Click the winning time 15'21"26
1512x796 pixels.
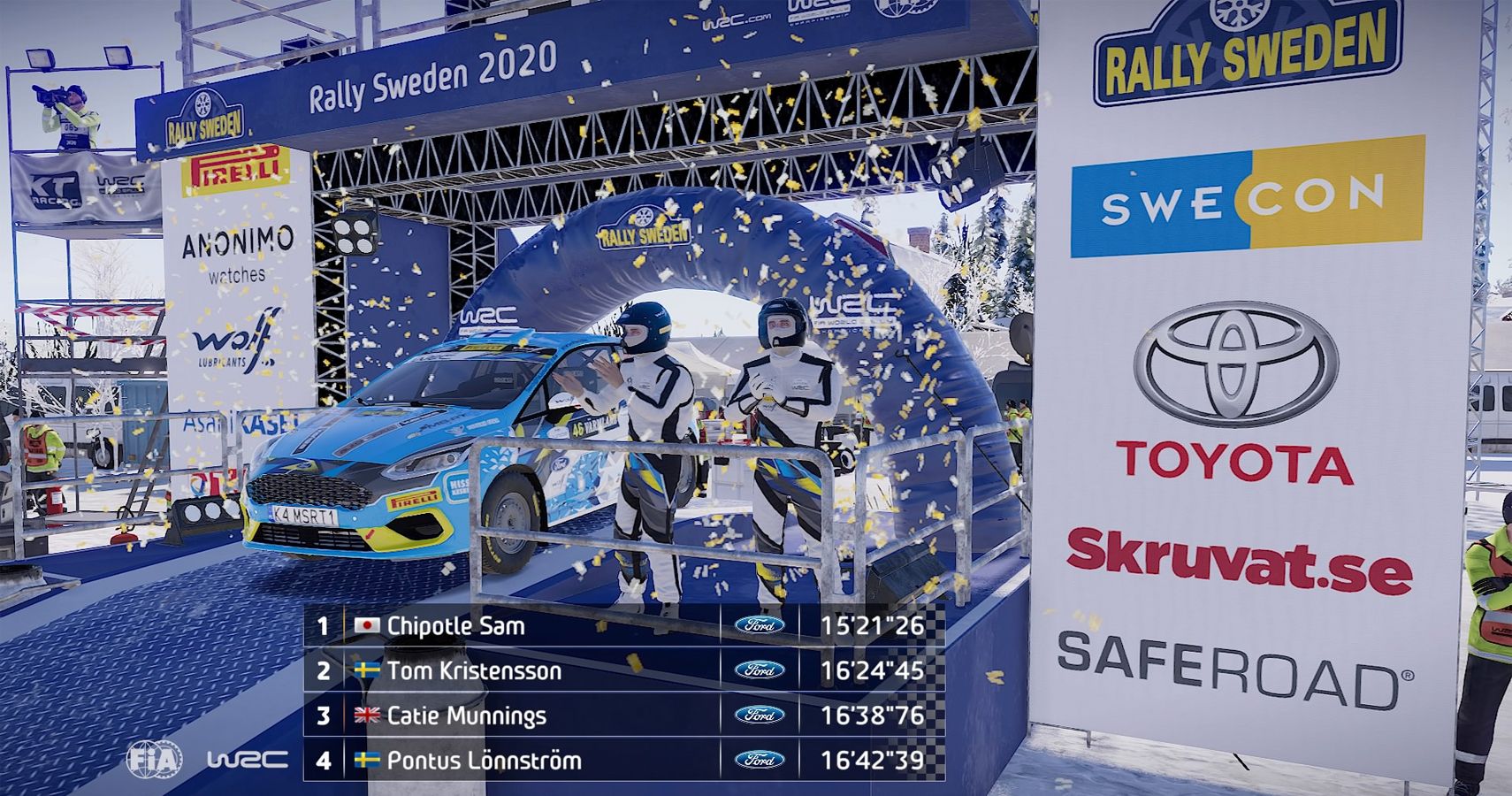(873, 624)
